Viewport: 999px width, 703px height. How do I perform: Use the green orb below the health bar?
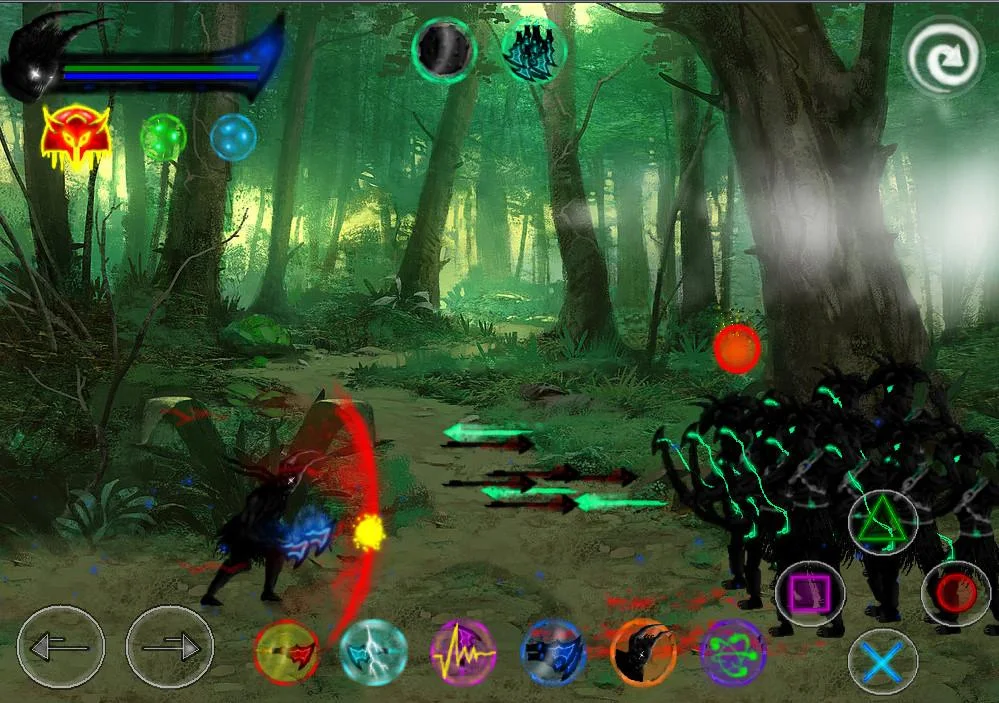[163, 137]
